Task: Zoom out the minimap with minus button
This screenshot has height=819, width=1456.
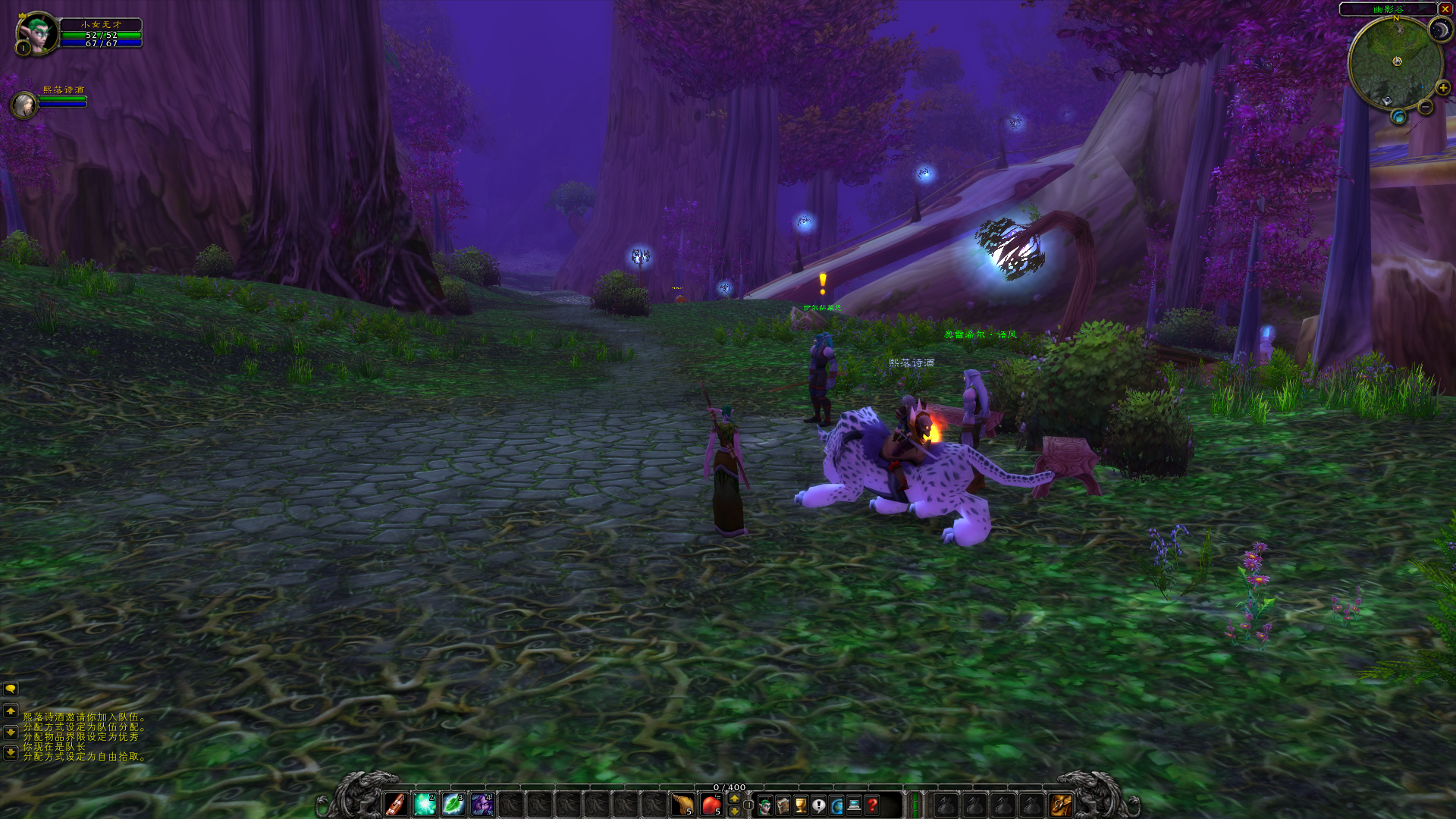Action: coord(1426,108)
